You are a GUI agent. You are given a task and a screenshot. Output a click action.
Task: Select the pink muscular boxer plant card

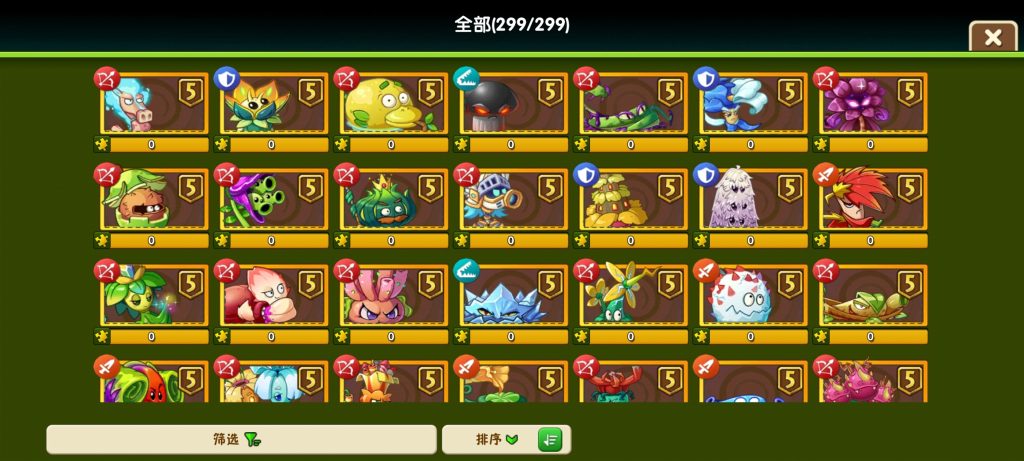click(x=272, y=297)
